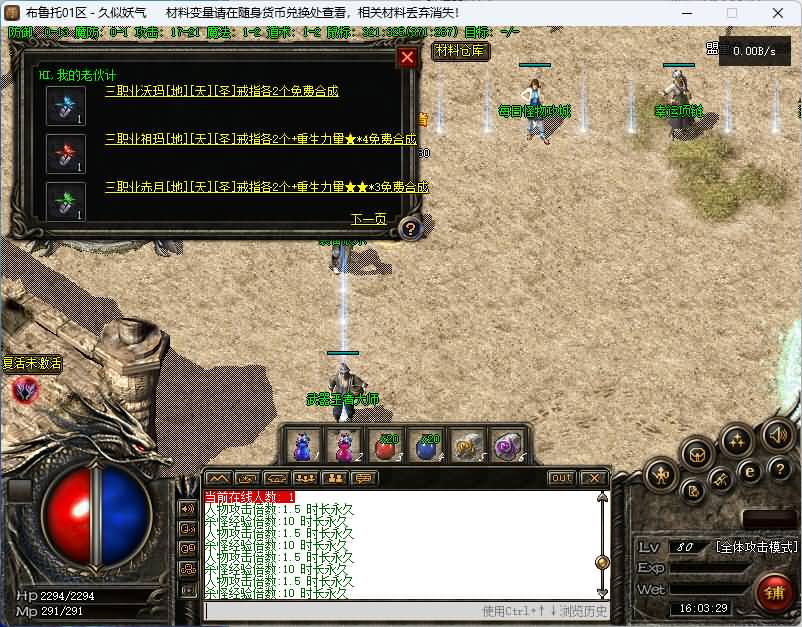Open the red 铺 shop button
This screenshot has height=627, width=802.
(775, 592)
